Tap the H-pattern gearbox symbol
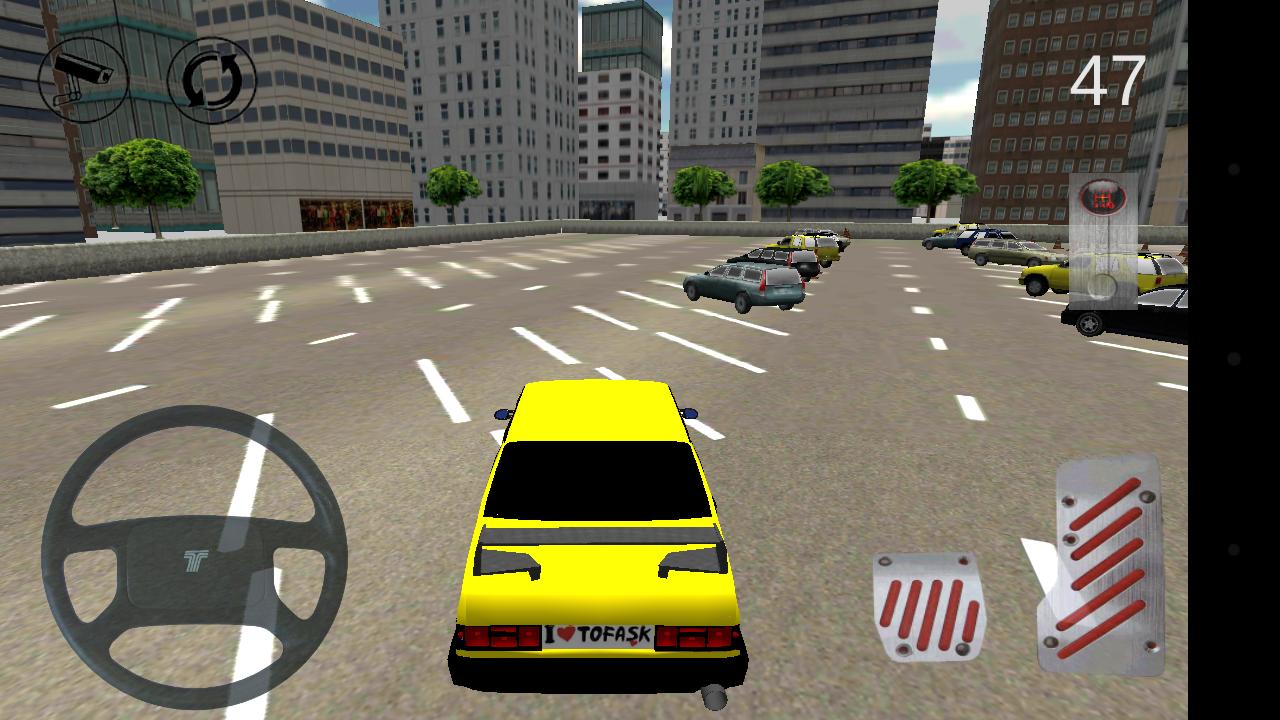 tap(1103, 197)
